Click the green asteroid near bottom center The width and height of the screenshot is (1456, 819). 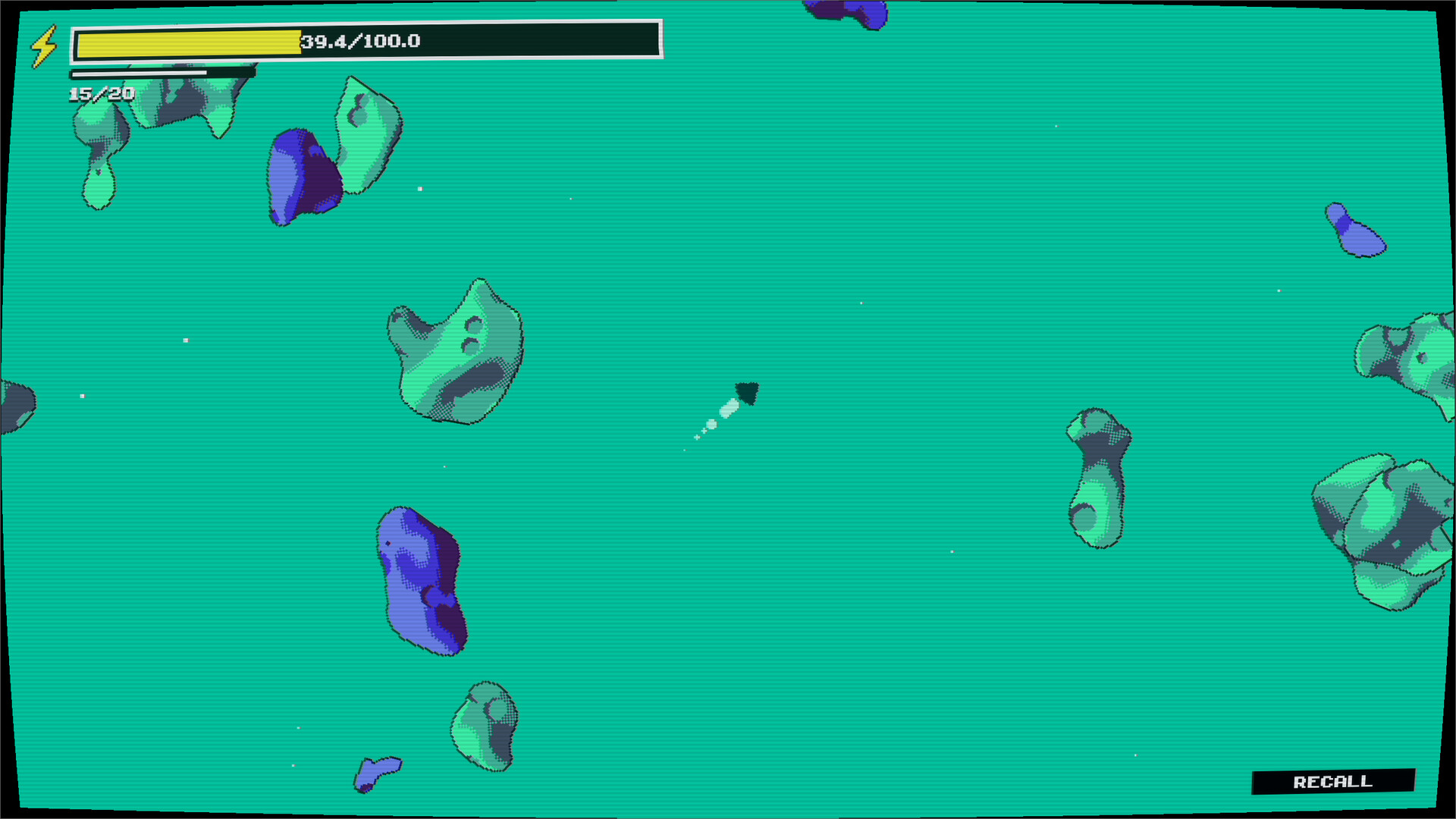[485, 720]
